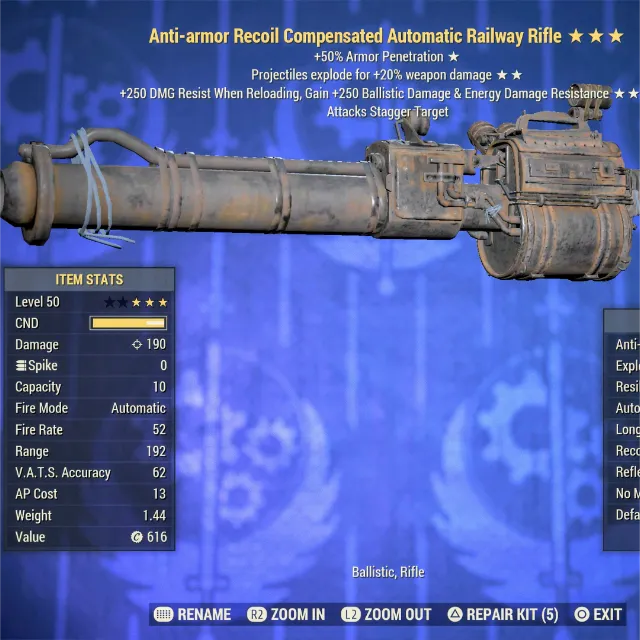
Task: Exit the item inspection screen
Action: tap(598, 614)
